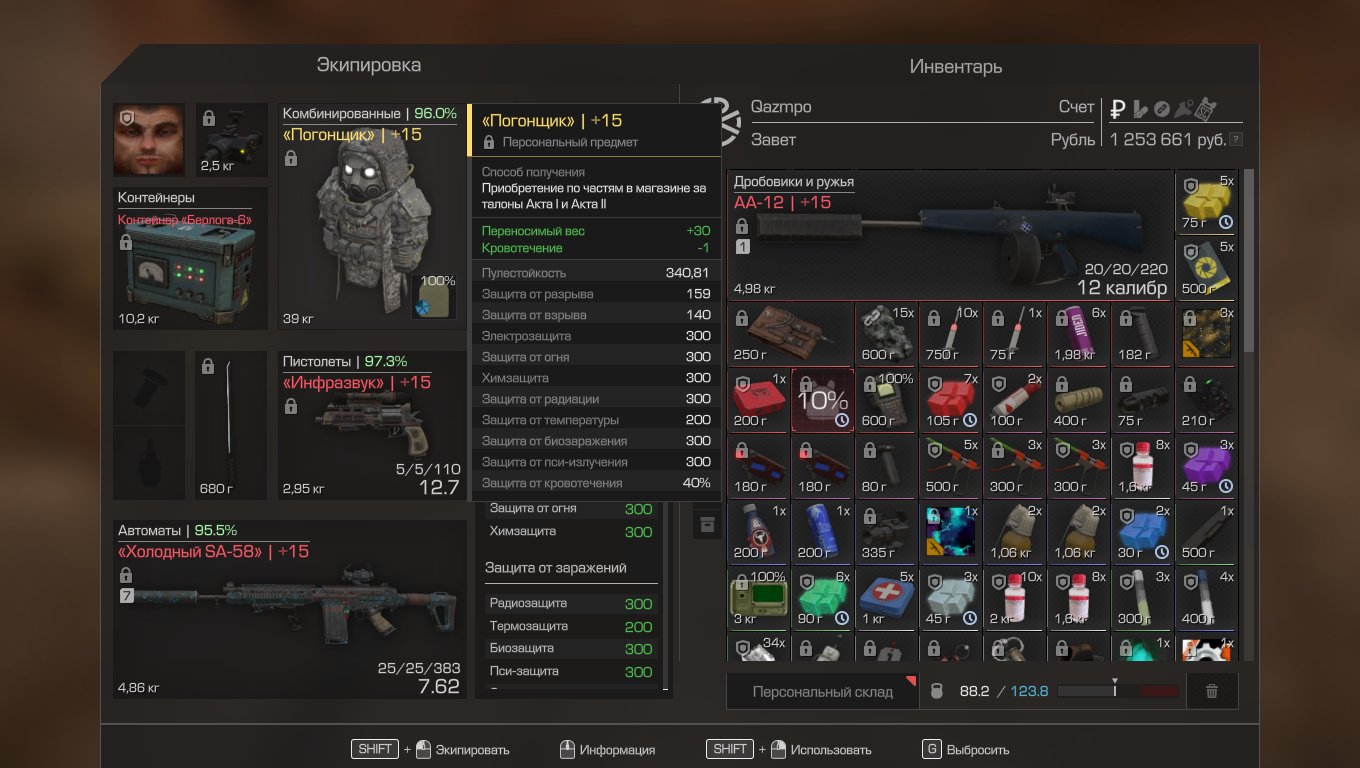
Task: Click the trash bin delete button
Action: [1212, 691]
